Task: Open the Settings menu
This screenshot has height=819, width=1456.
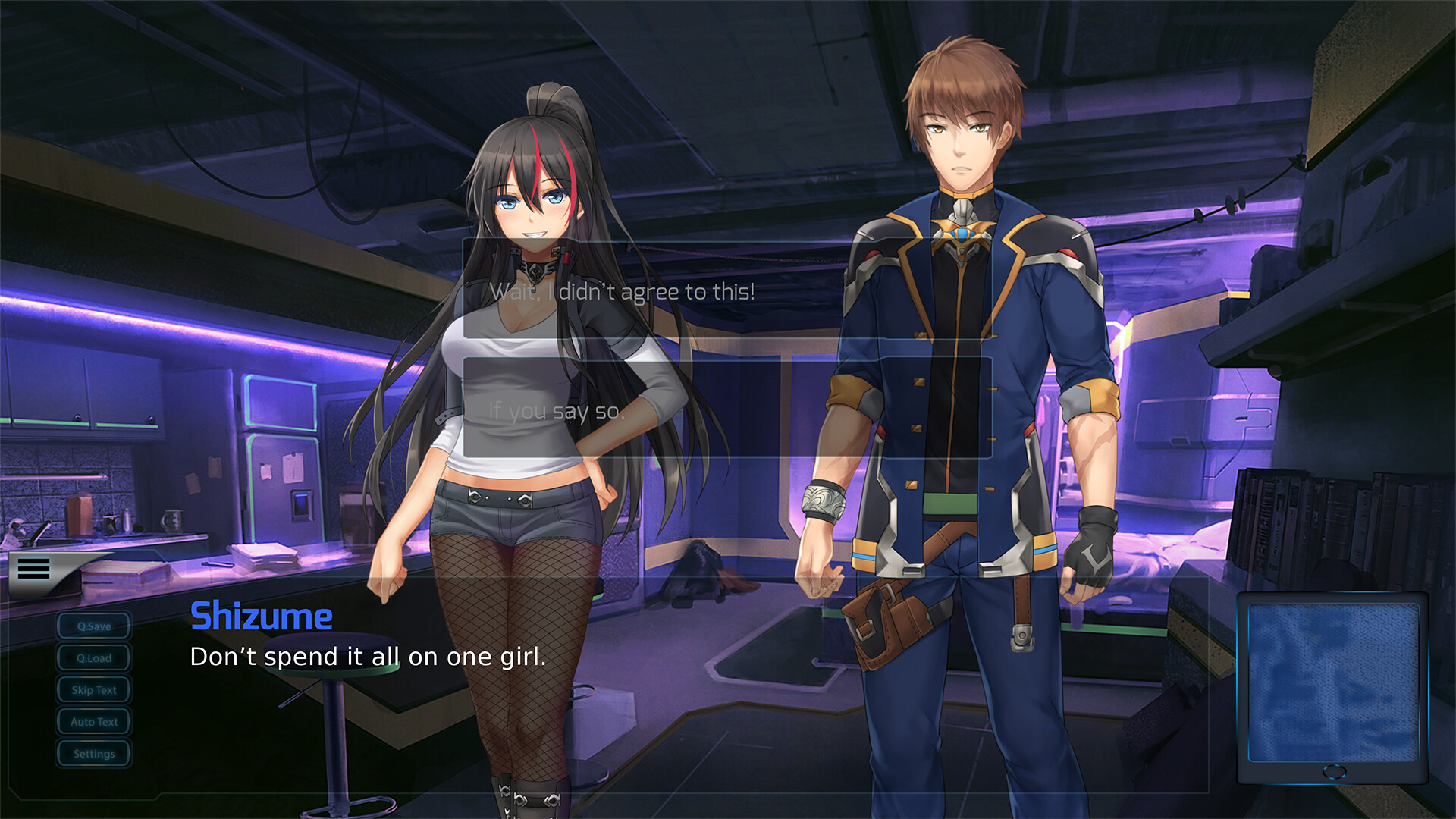Action: [x=93, y=753]
